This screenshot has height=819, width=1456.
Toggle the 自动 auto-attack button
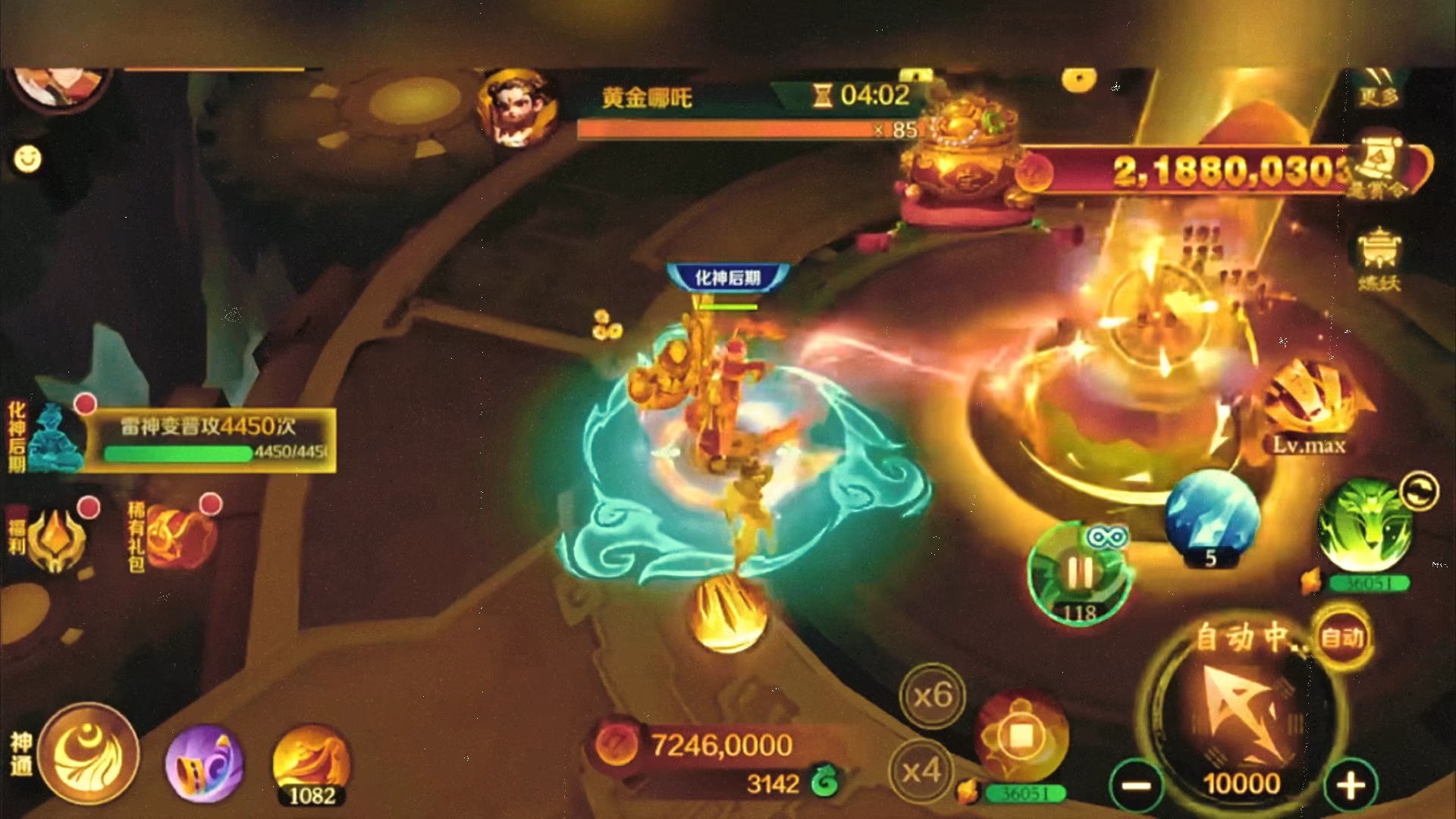[x=1343, y=637]
